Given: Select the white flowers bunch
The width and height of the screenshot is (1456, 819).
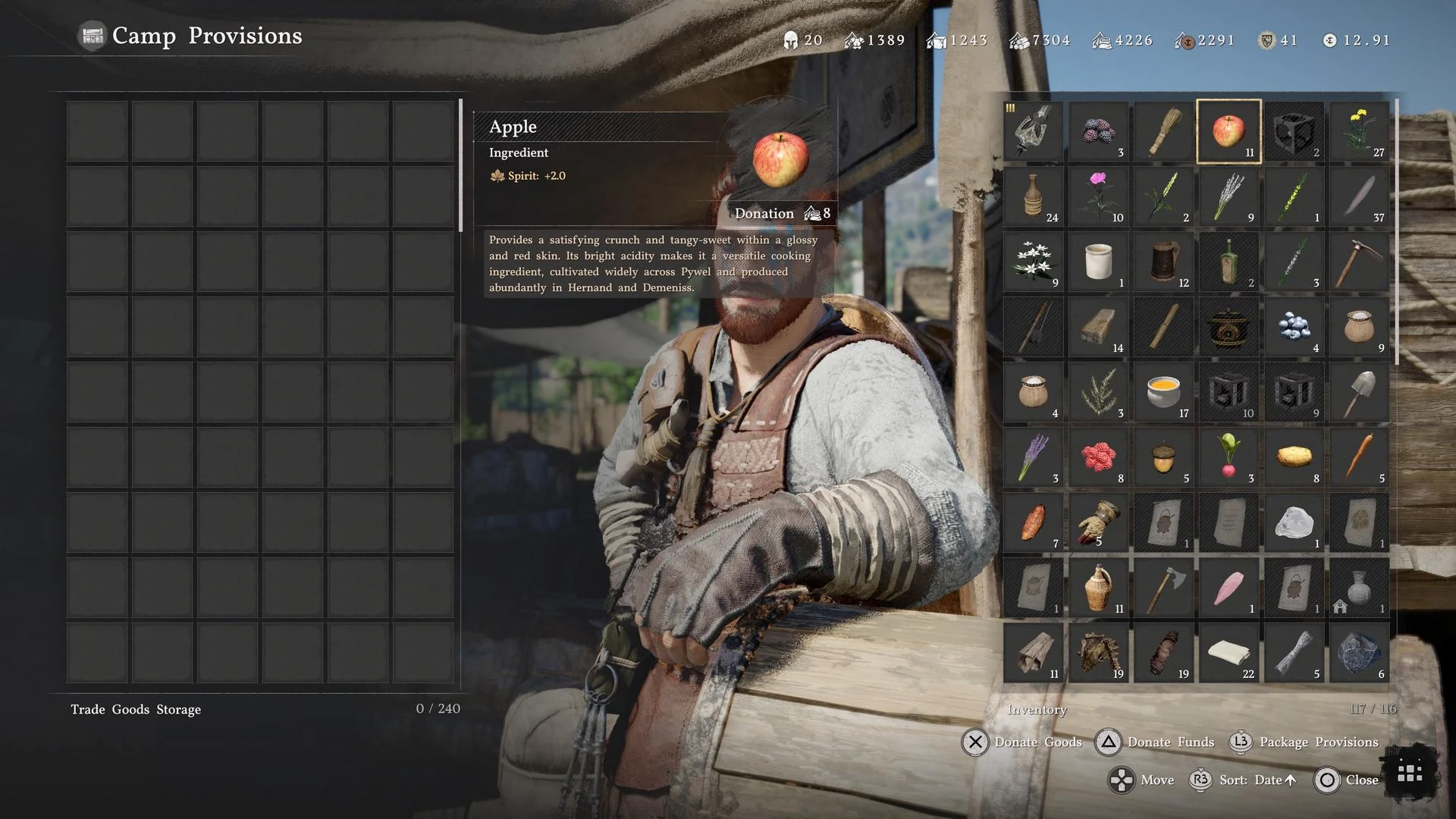Looking at the screenshot, I should [x=1033, y=262].
